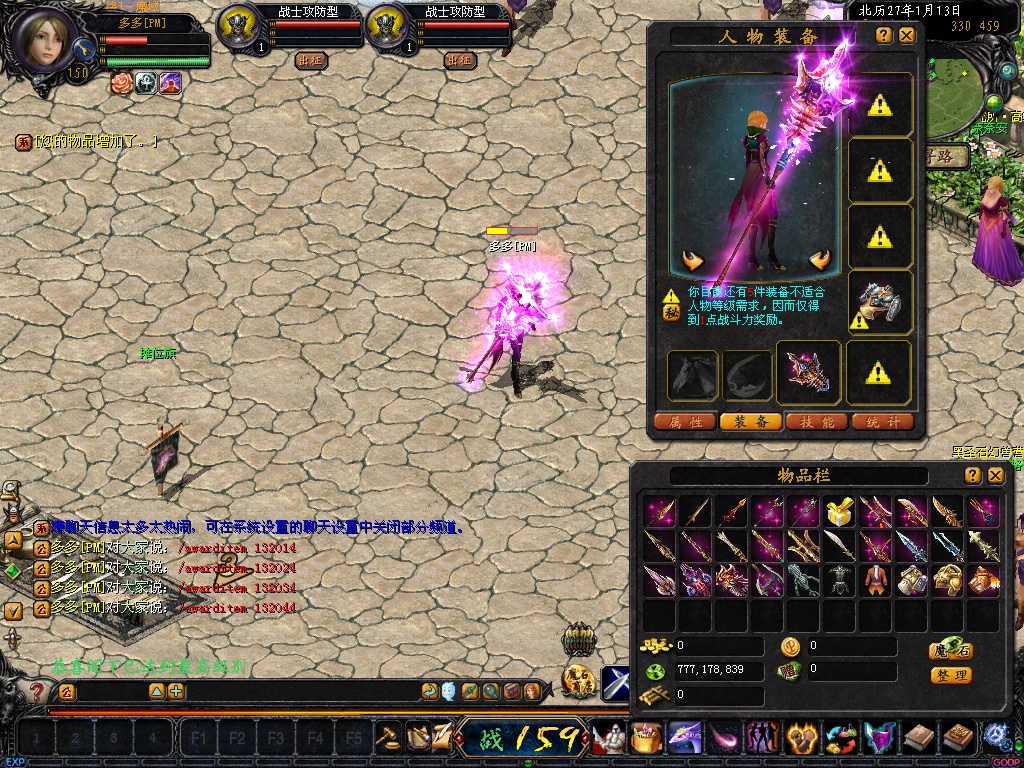1024x768 pixels.
Task: Select the yellow gift box in inventory
Action: [838, 513]
